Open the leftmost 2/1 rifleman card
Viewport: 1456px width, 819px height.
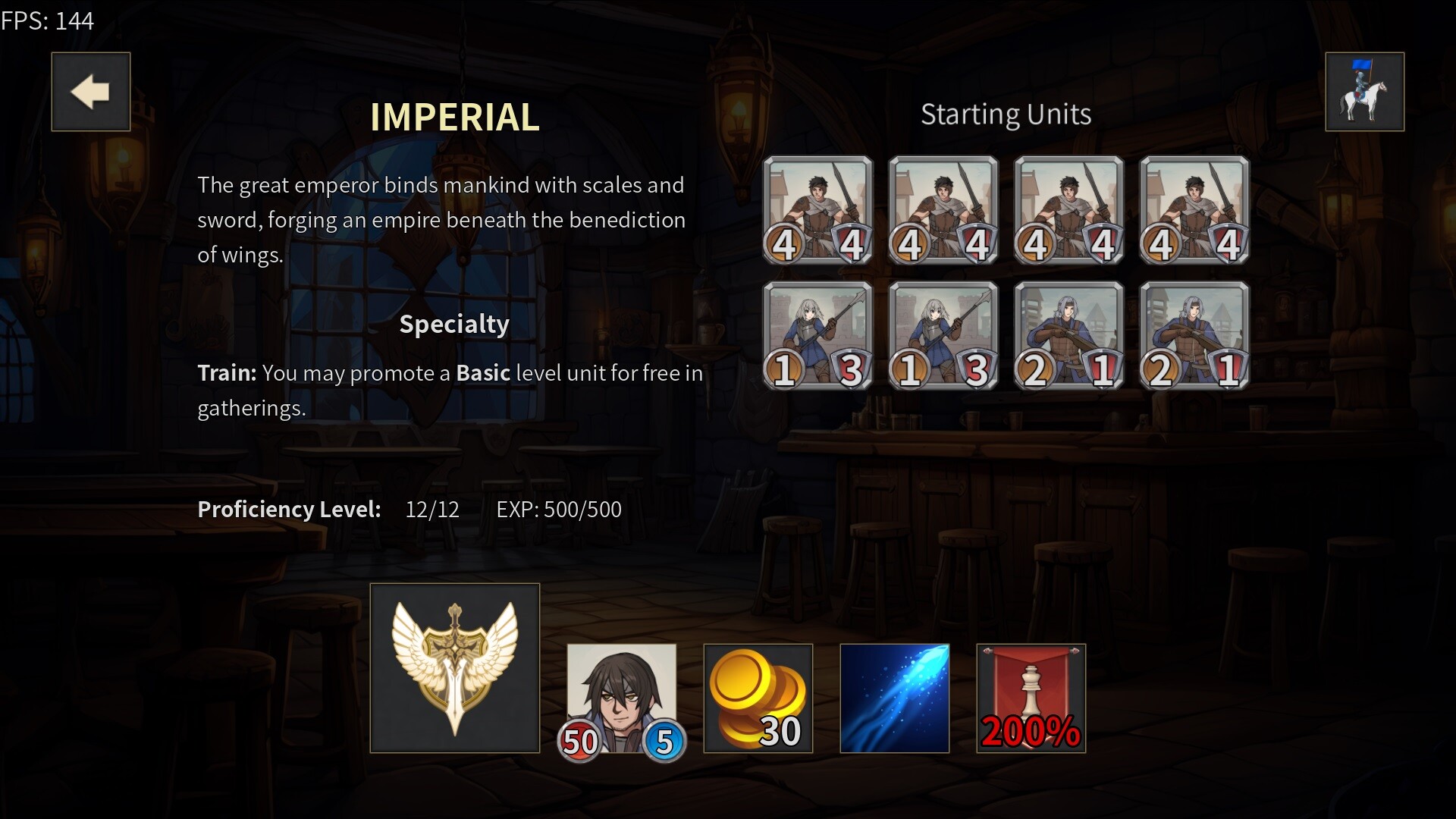click(x=1068, y=337)
